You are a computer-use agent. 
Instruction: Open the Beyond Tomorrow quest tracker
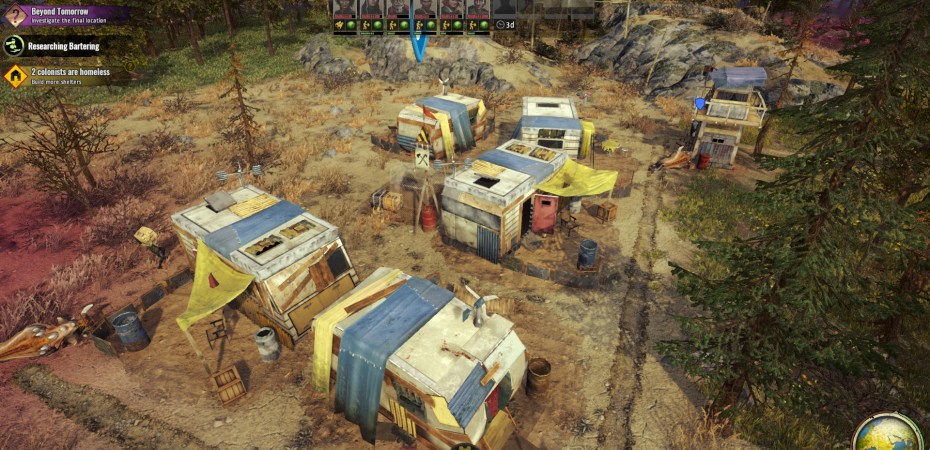pos(70,14)
